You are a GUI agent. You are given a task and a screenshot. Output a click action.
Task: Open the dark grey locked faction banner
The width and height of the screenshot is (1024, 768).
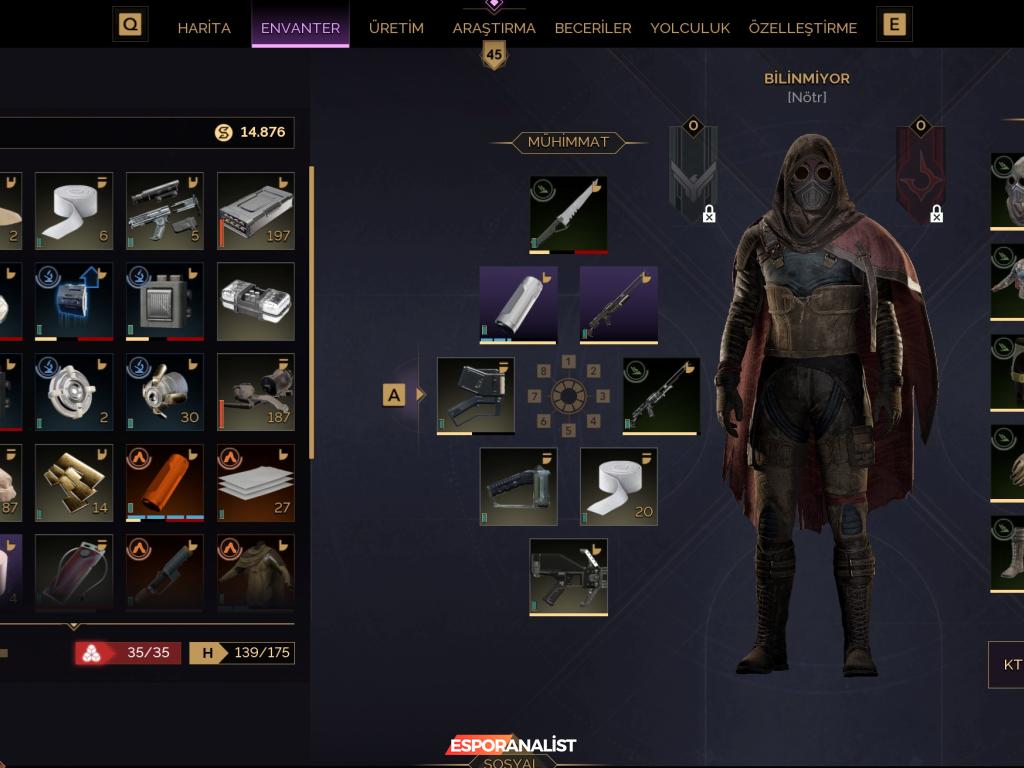tap(693, 170)
